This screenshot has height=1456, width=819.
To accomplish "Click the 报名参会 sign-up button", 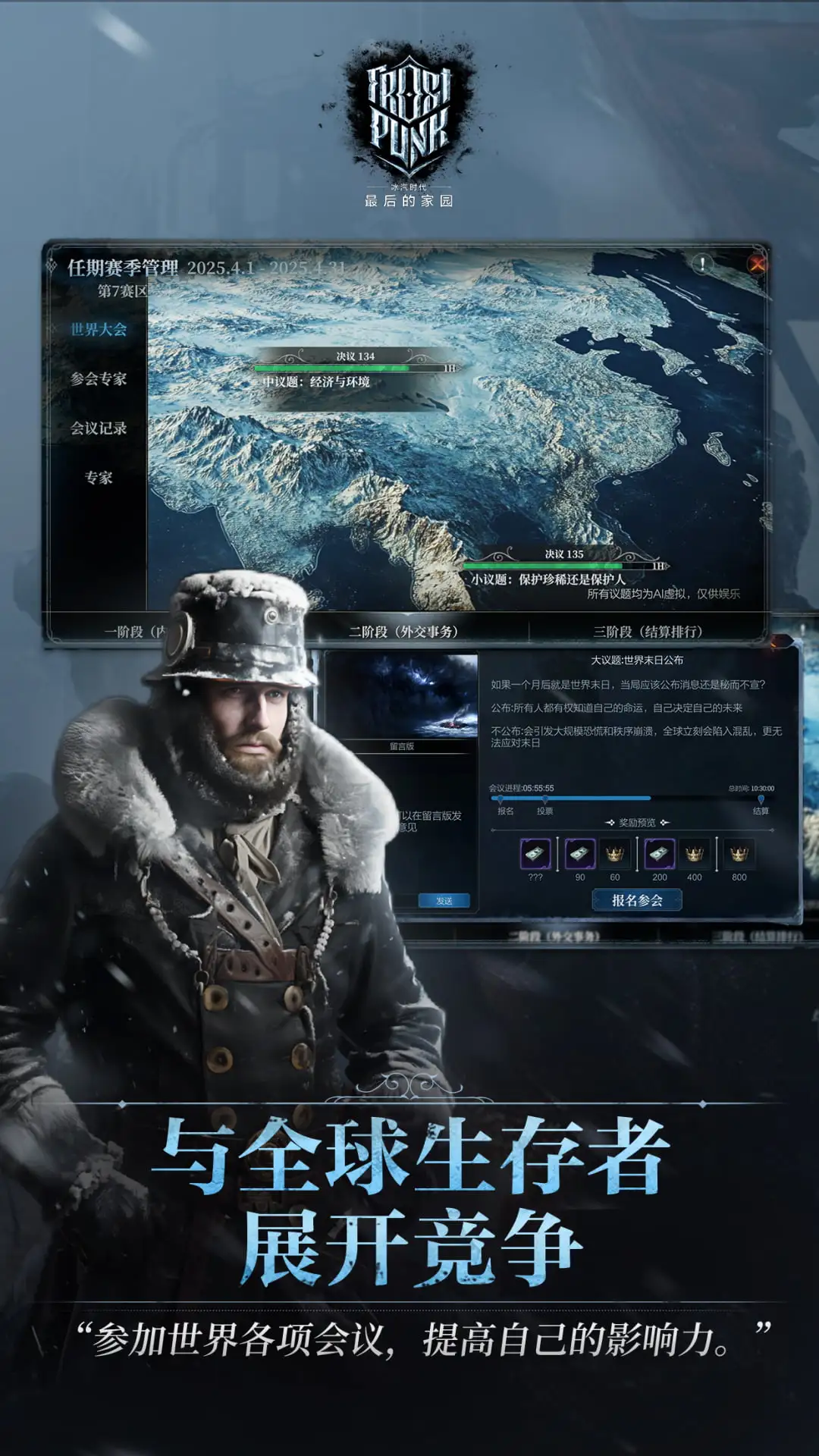I will tap(637, 900).
